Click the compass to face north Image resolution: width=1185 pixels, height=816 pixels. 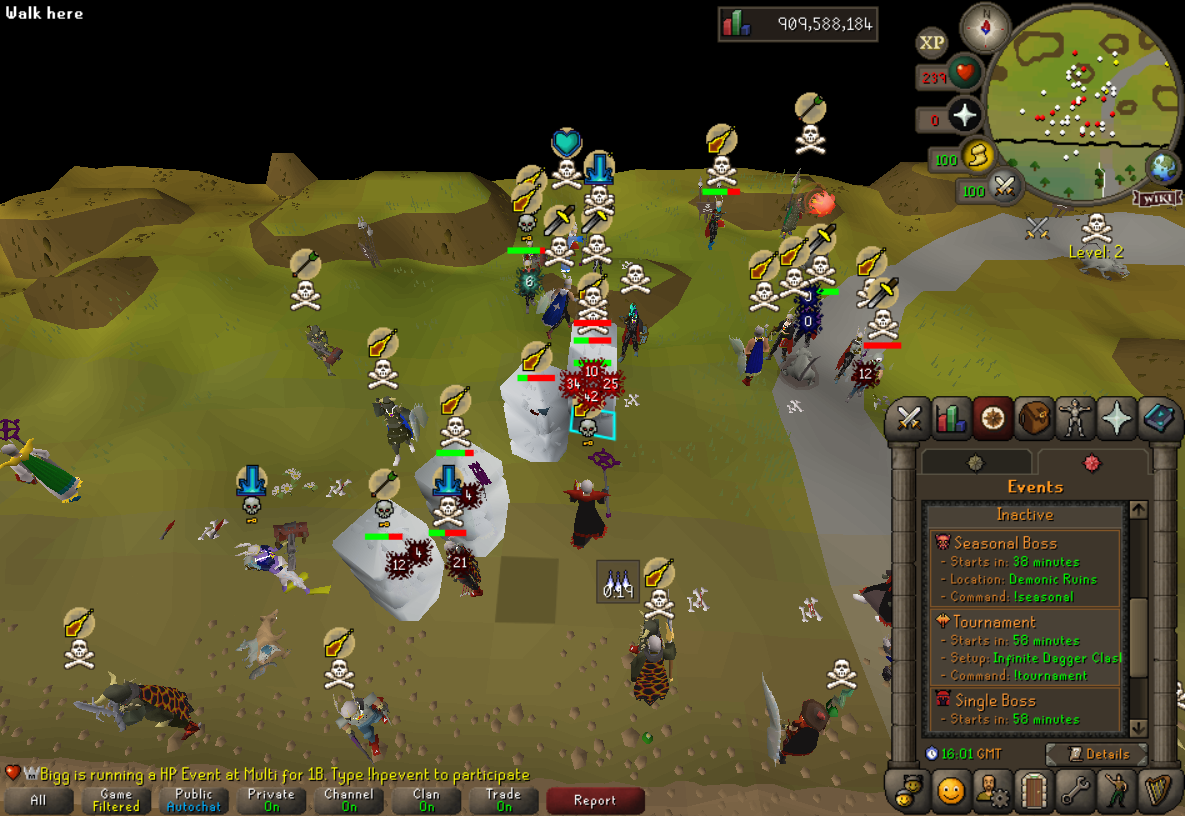(x=985, y=28)
